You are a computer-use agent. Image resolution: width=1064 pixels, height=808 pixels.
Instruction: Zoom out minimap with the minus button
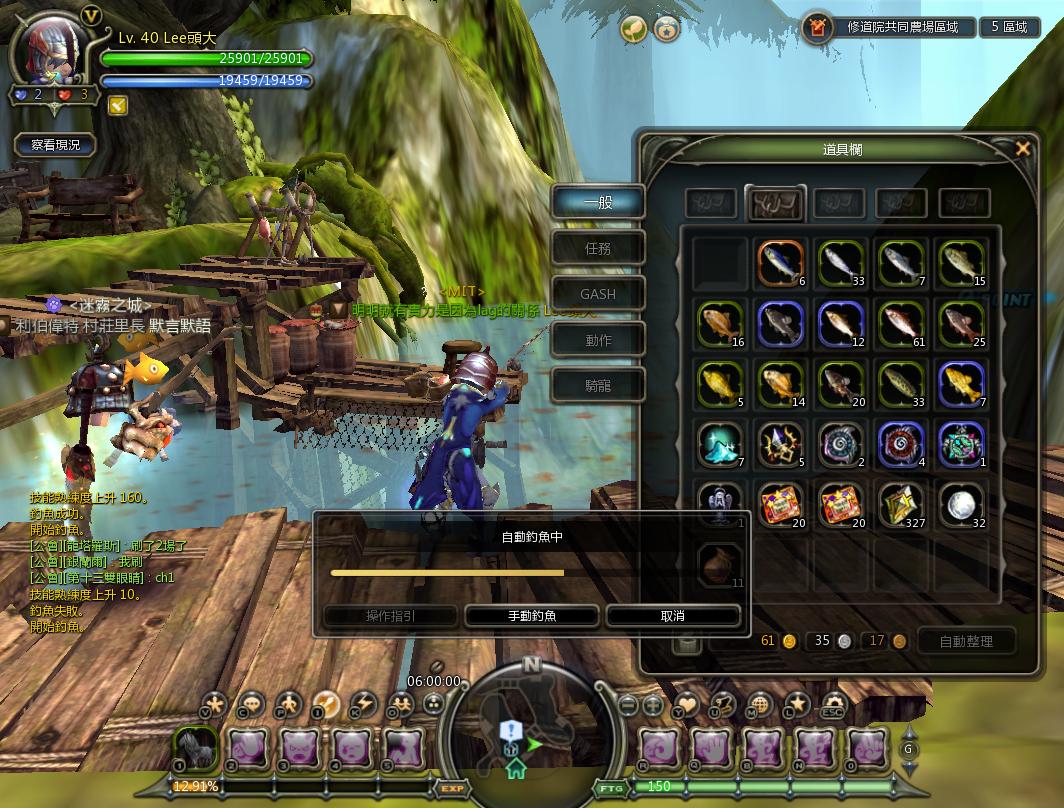628,705
